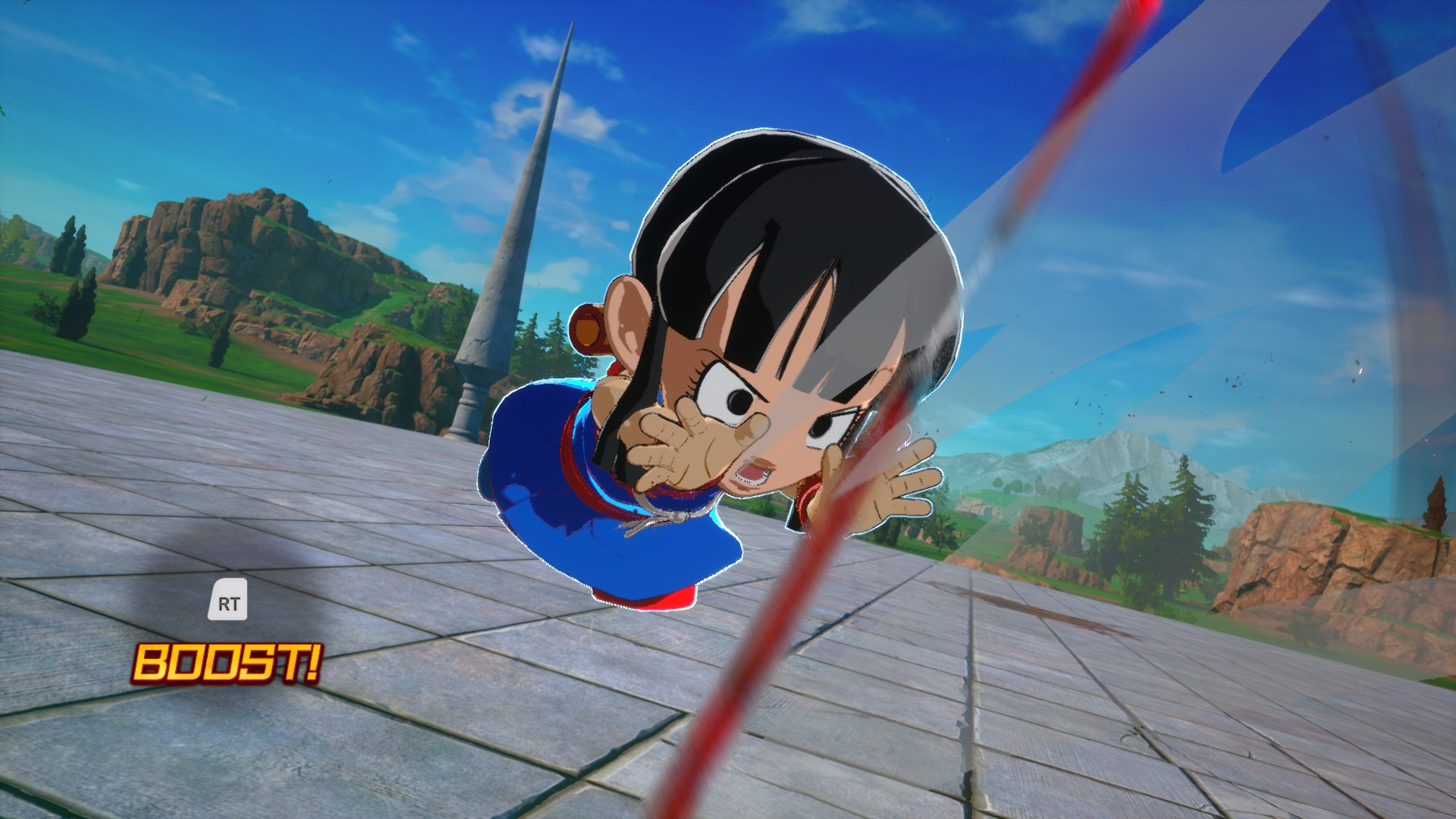1456x819 pixels.
Task: Click the rocky cliff formation on left
Action: 243,250
